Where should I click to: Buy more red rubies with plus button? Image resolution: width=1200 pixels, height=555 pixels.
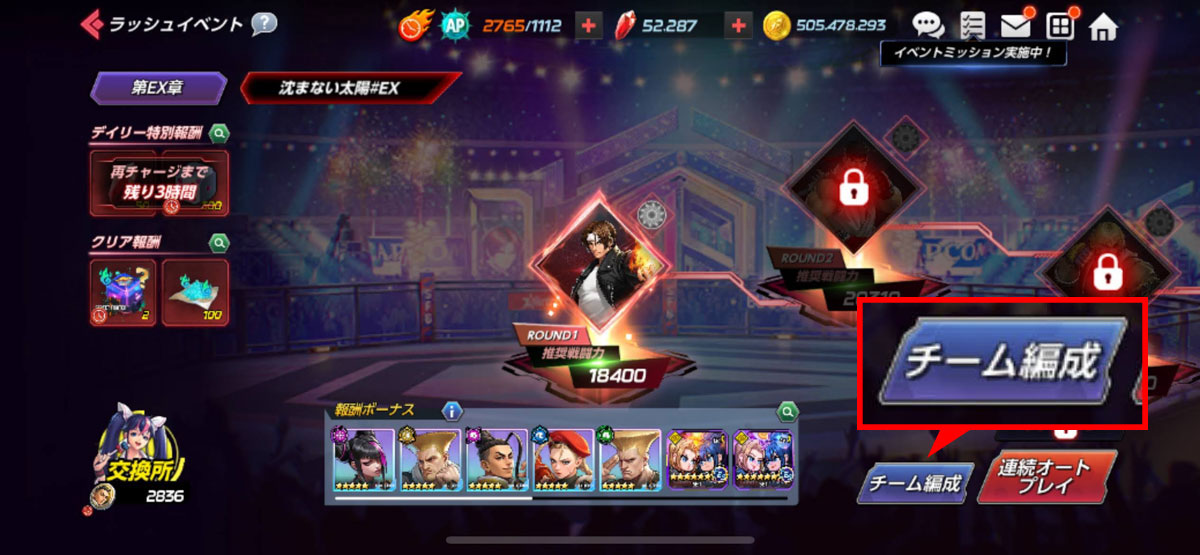click(739, 26)
